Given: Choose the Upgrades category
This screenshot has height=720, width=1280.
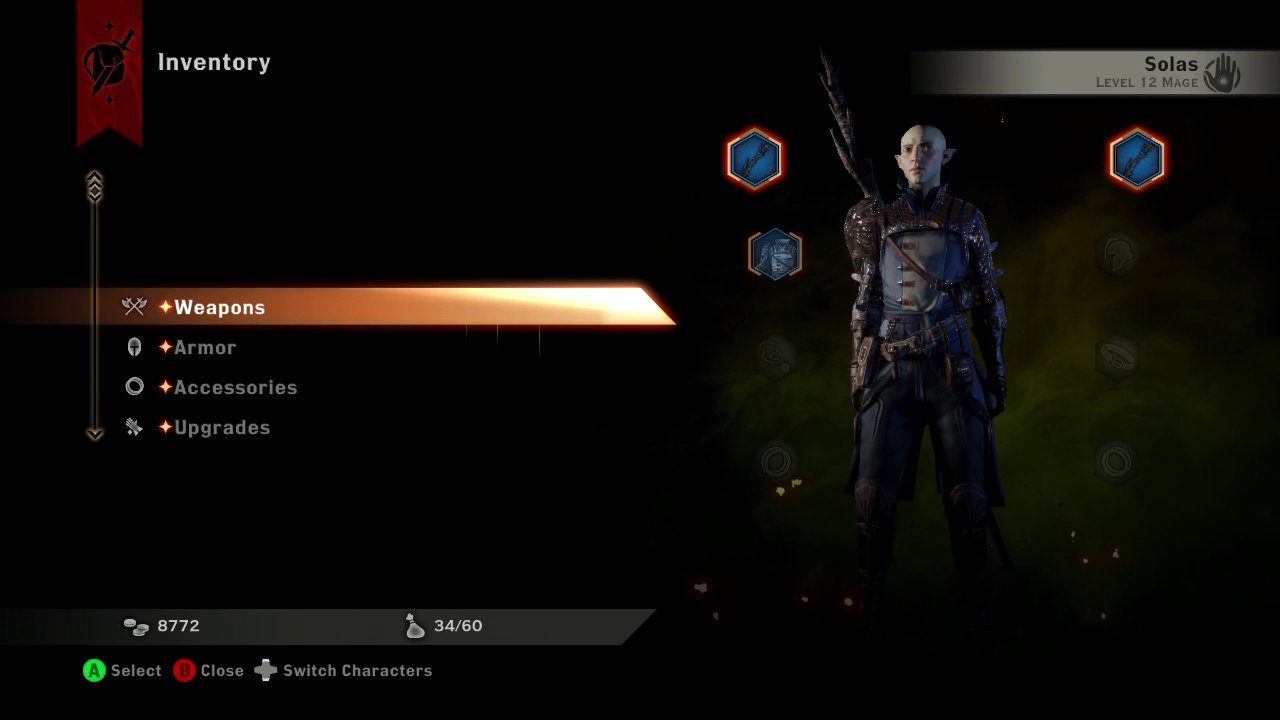Looking at the screenshot, I should (222, 427).
